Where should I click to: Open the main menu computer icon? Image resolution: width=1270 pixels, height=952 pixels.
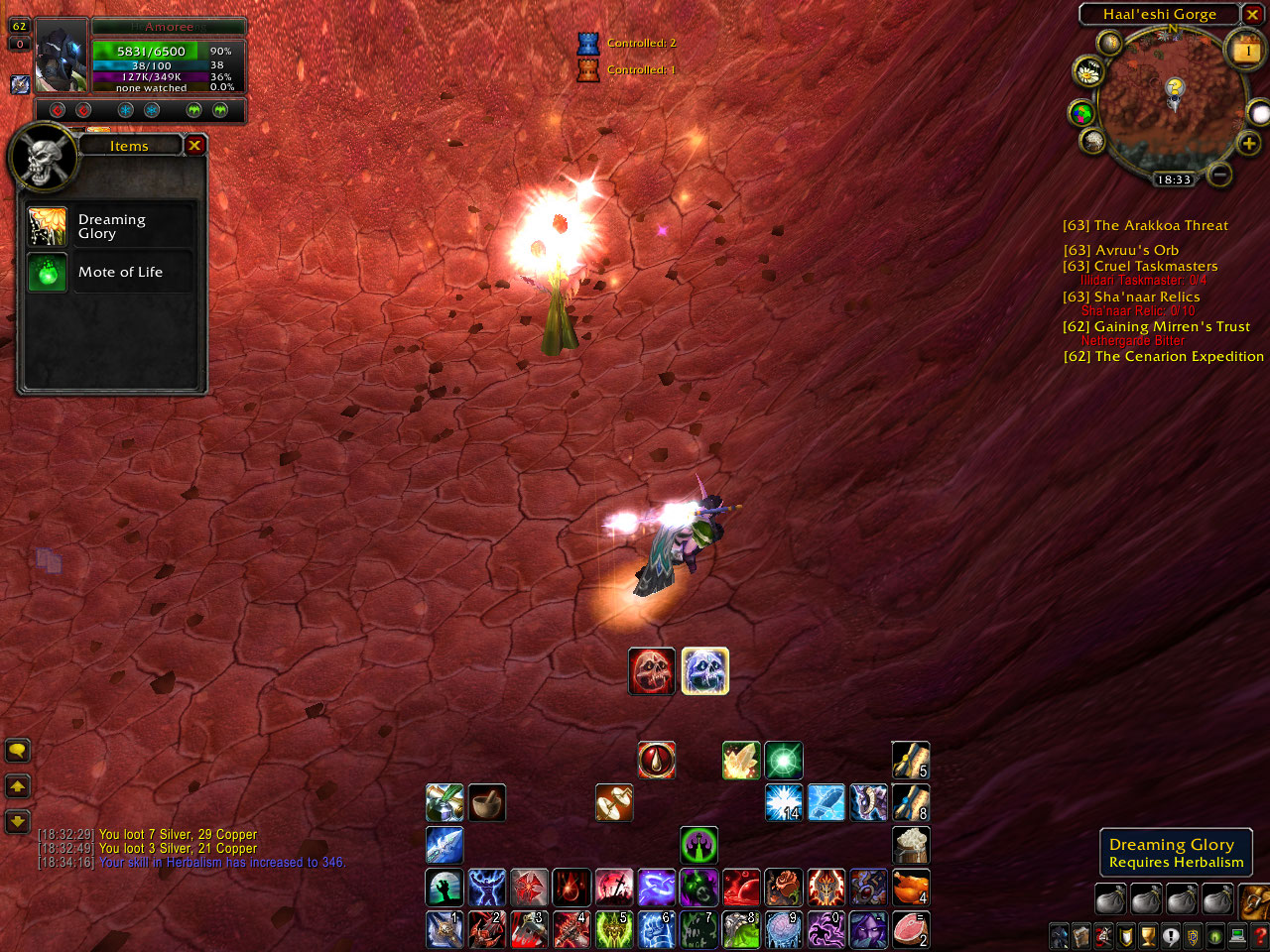[x=1237, y=935]
